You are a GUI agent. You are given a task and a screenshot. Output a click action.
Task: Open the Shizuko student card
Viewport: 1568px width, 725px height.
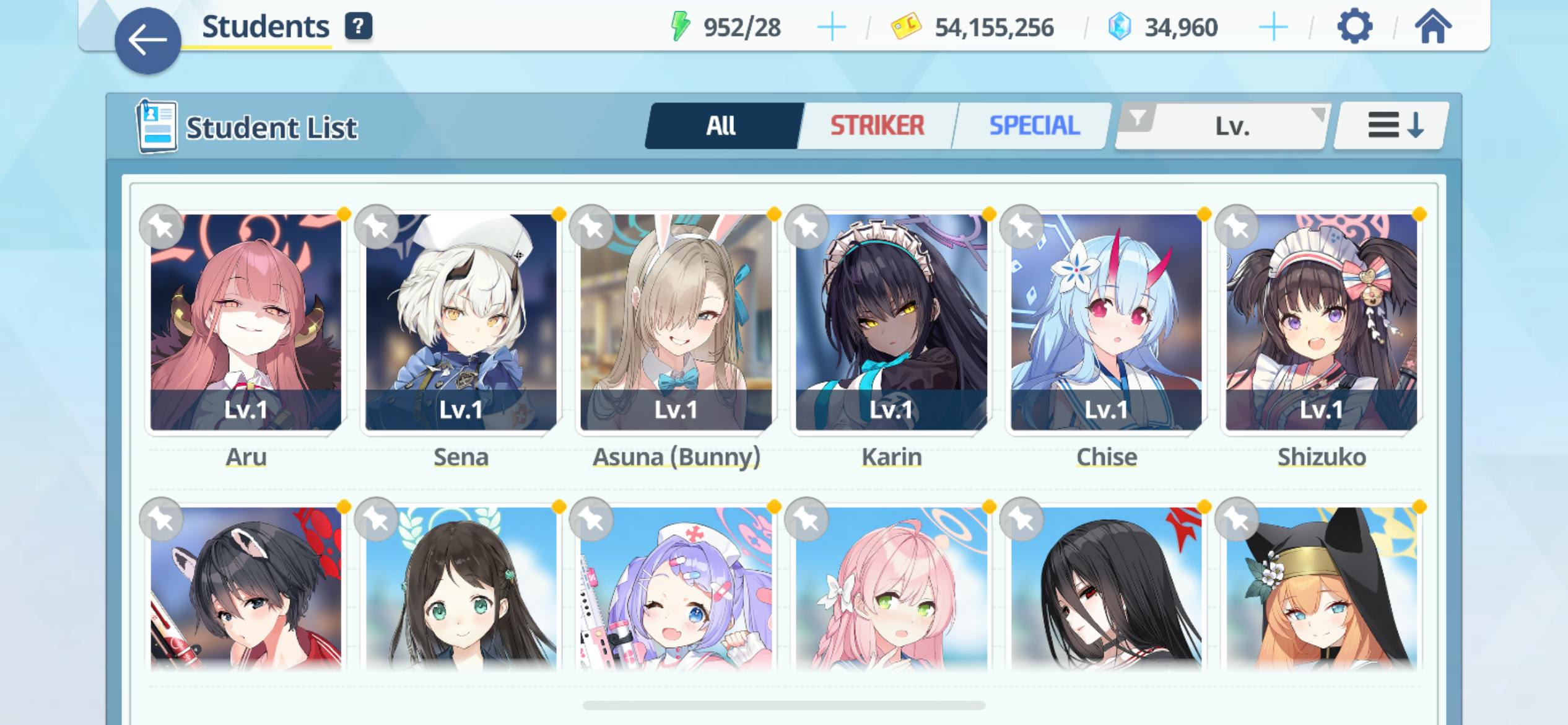(x=1321, y=322)
